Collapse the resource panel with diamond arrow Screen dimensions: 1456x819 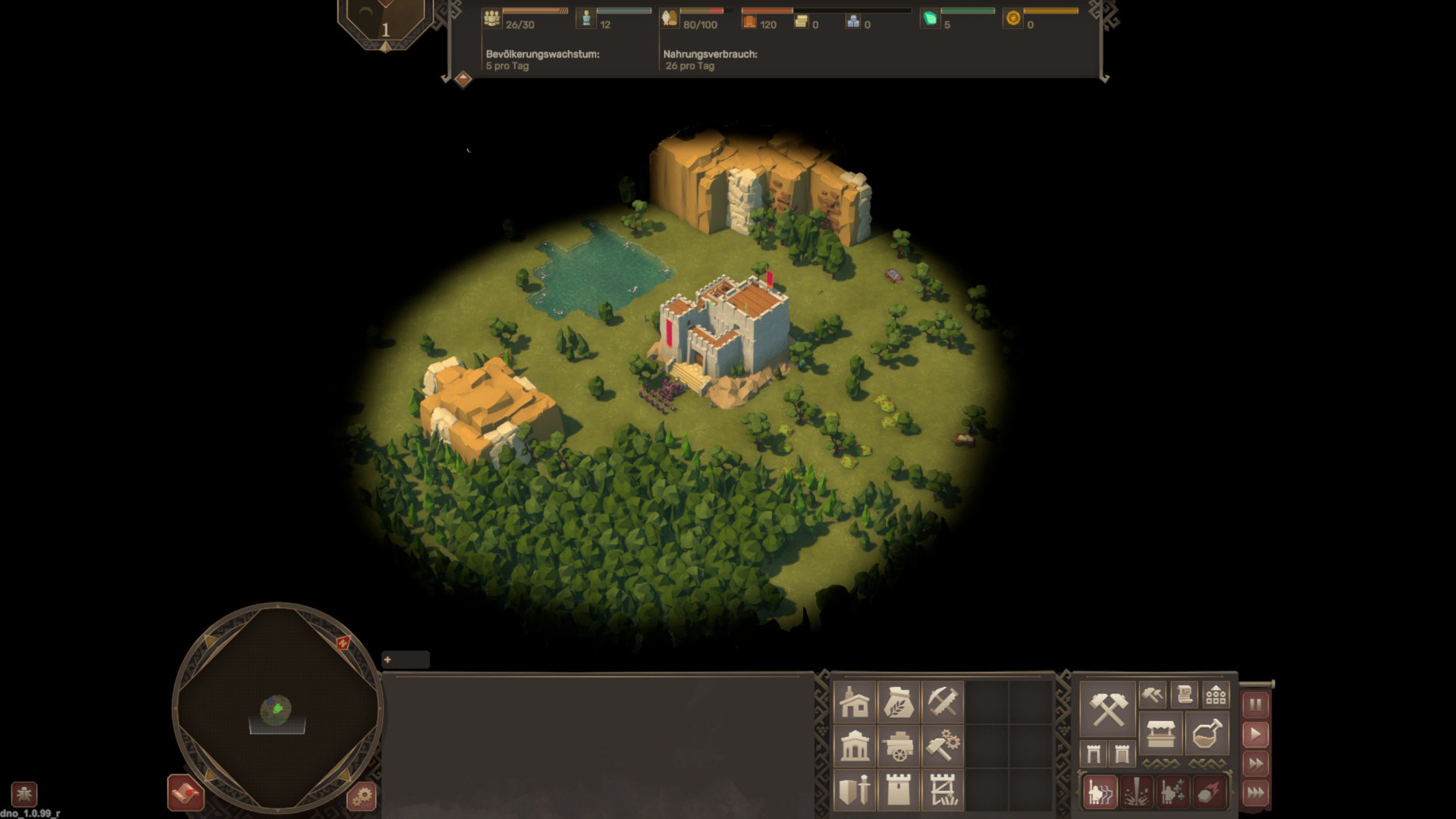[x=463, y=79]
